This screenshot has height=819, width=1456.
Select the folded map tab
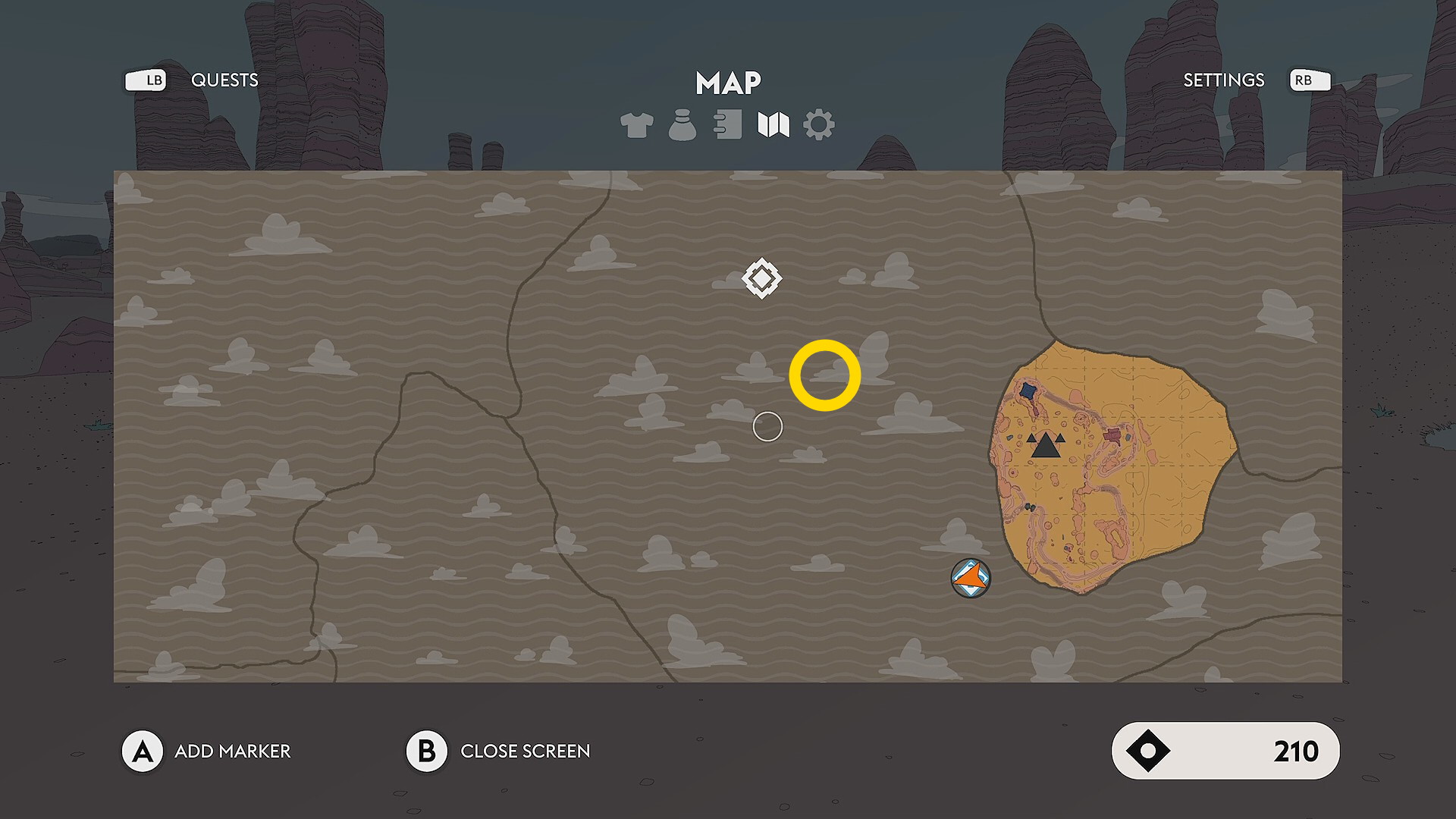(773, 125)
